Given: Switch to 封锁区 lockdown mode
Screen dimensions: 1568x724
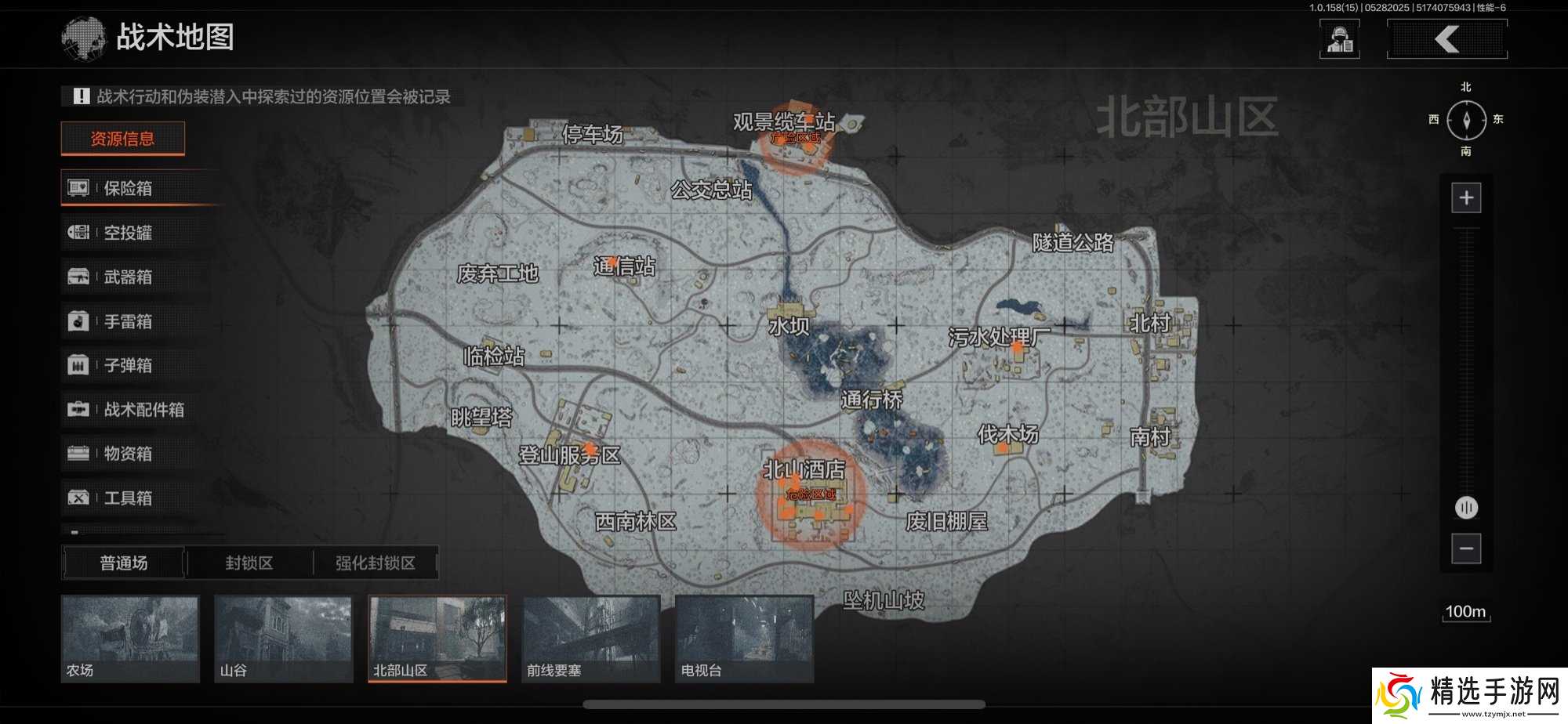Looking at the screenshot, I should 249,563.
